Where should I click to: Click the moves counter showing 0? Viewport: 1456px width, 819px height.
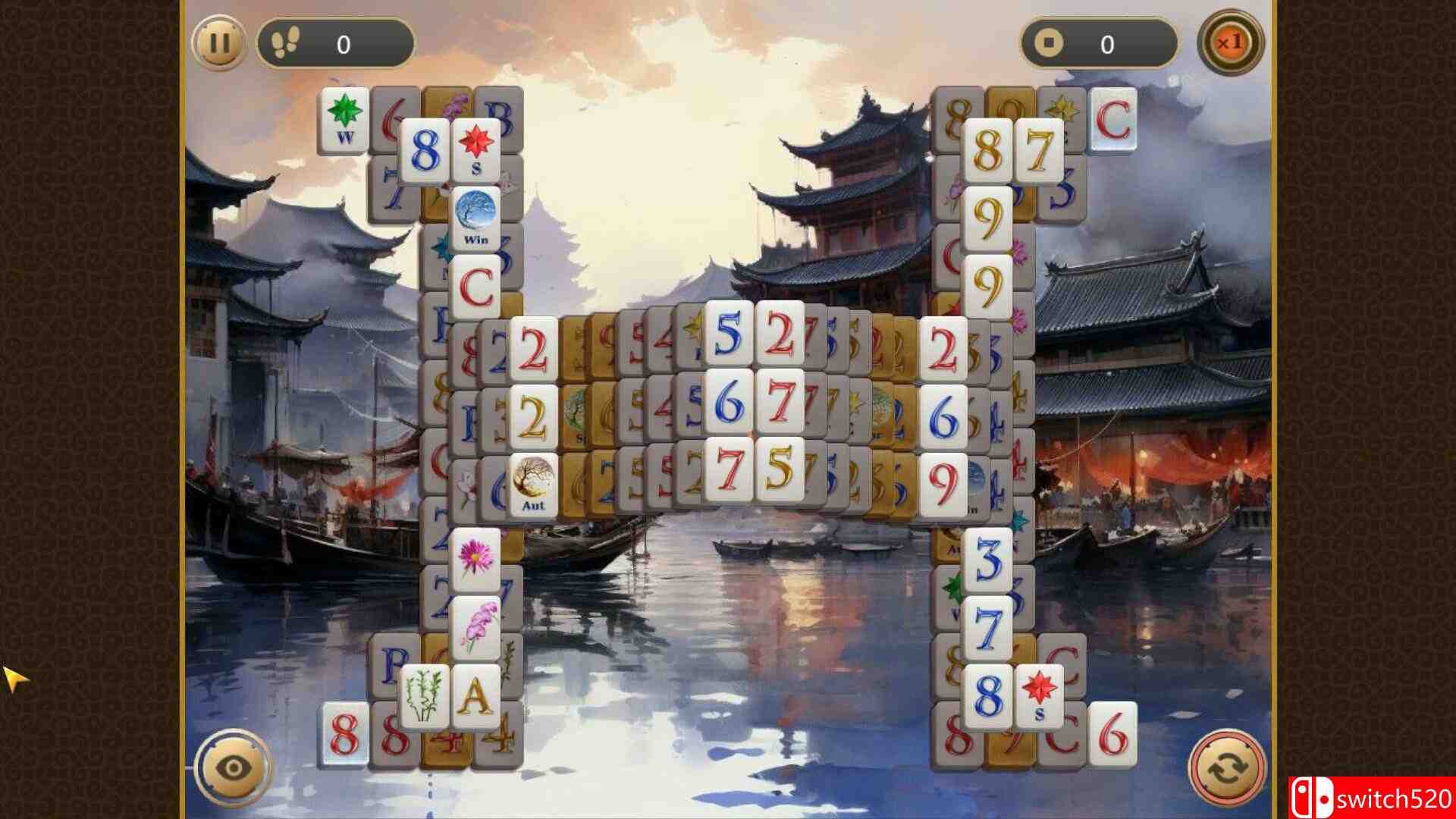[x=343, y=43]
